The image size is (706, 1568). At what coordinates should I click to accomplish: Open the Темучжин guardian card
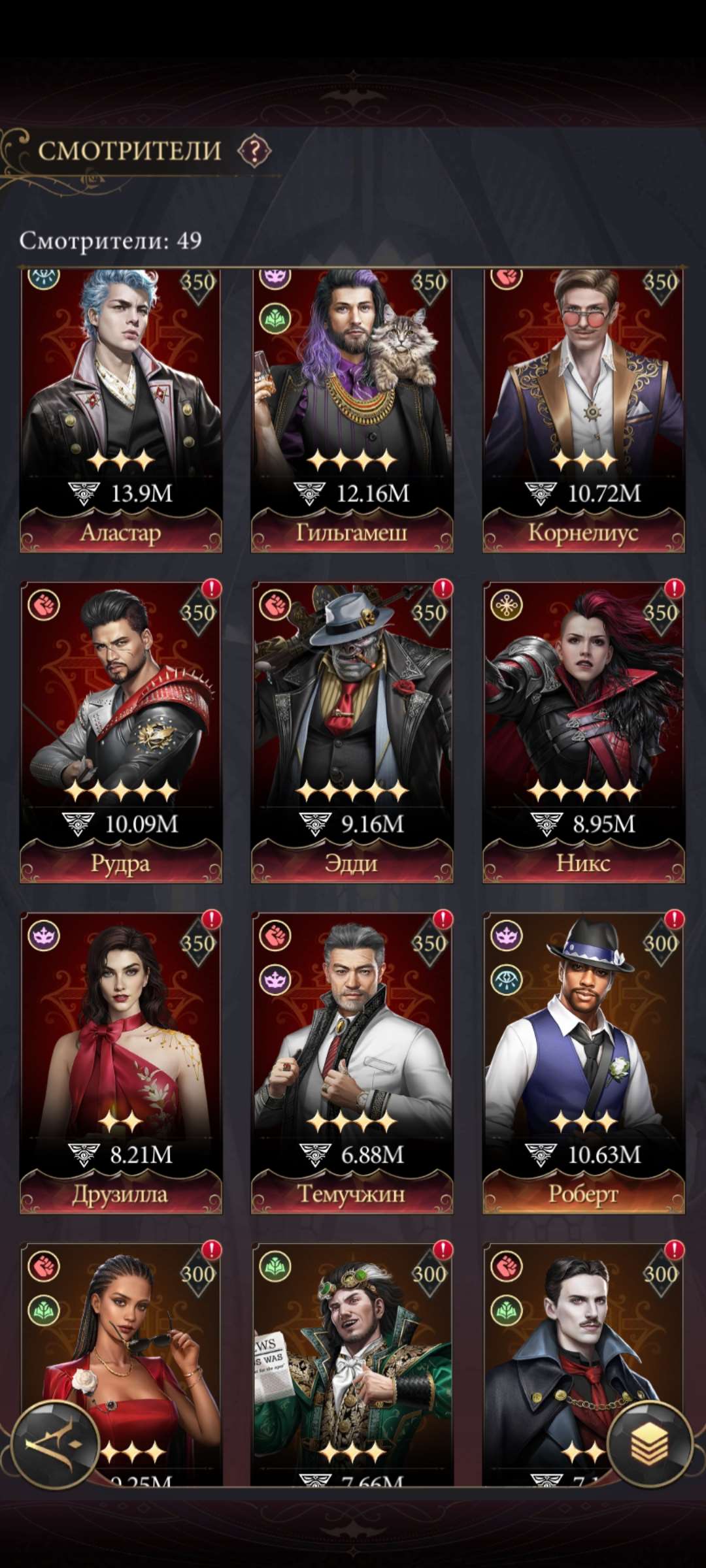coord(352,1062)
